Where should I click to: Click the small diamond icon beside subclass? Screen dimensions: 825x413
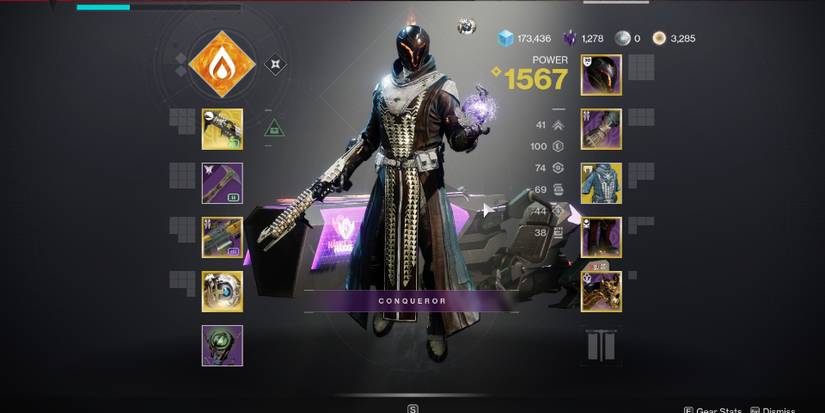[275, 66]
